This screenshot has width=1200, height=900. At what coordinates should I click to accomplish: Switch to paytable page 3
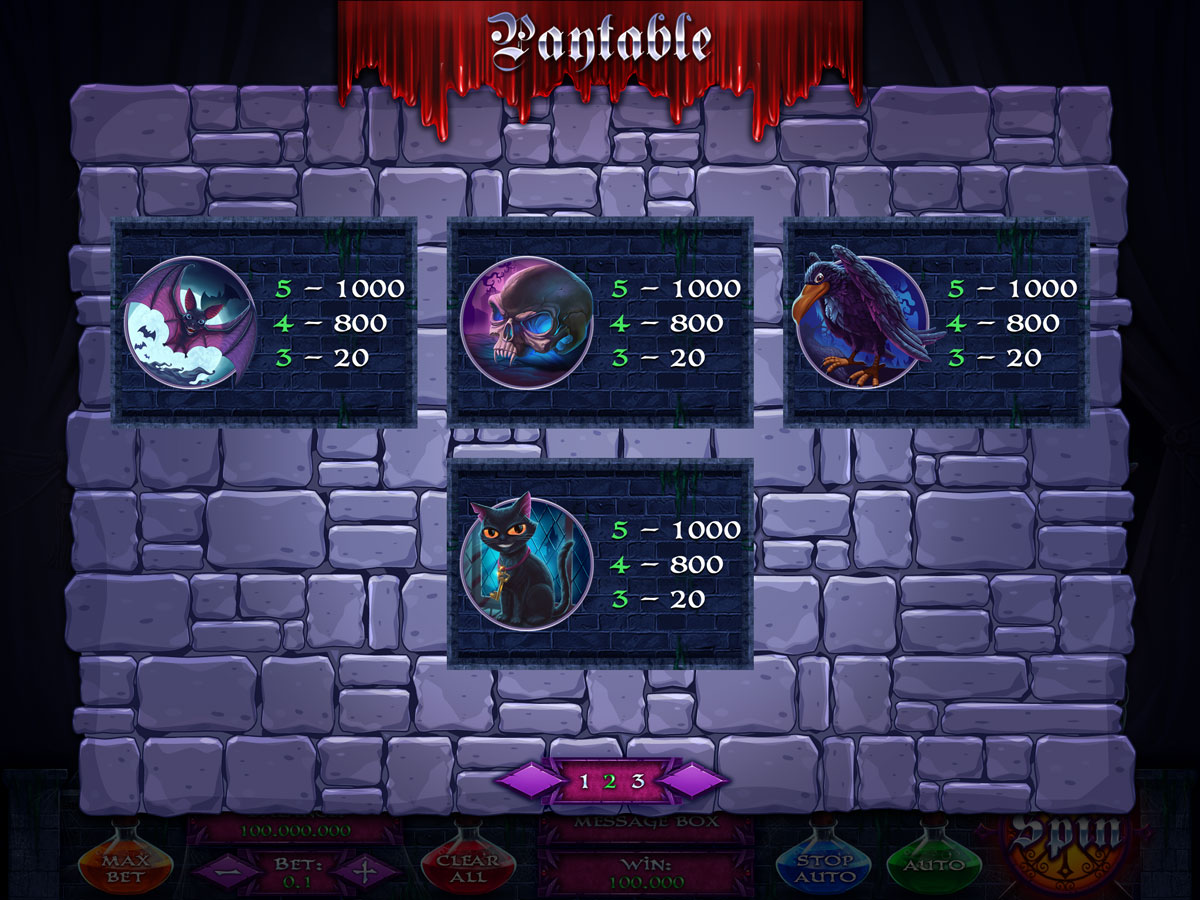point(638,782)
